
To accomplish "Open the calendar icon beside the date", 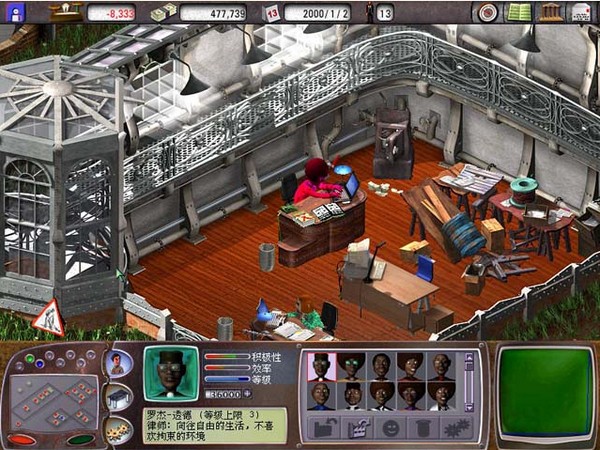I will coord(272,13).
